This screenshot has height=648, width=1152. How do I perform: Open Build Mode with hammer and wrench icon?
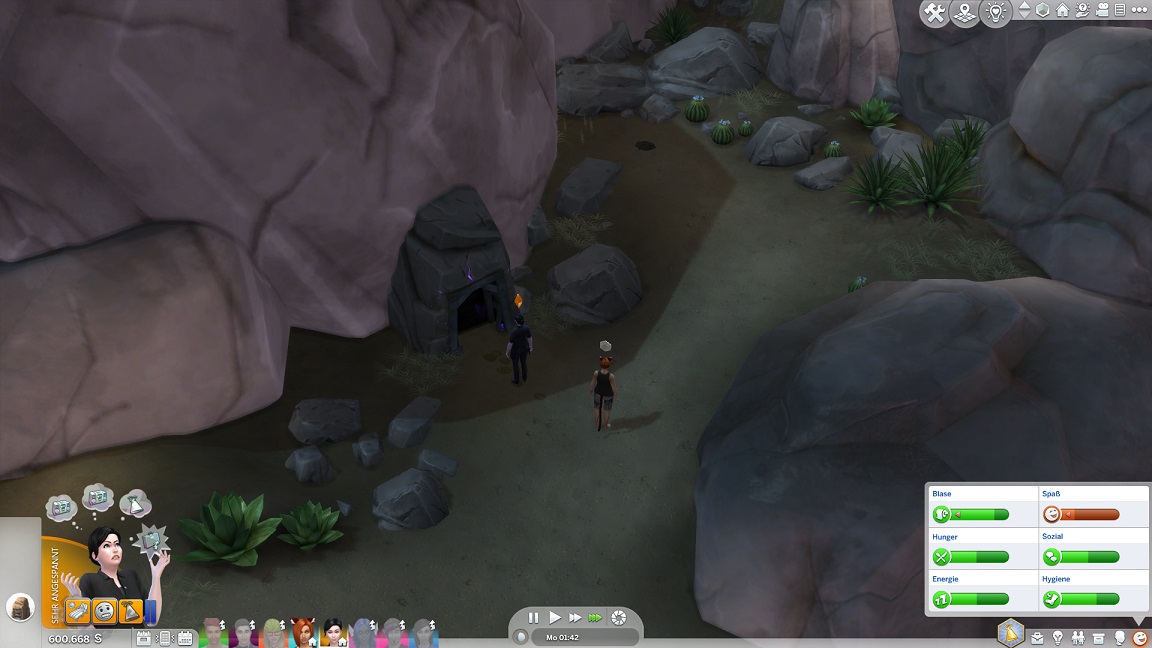point(935,13)
